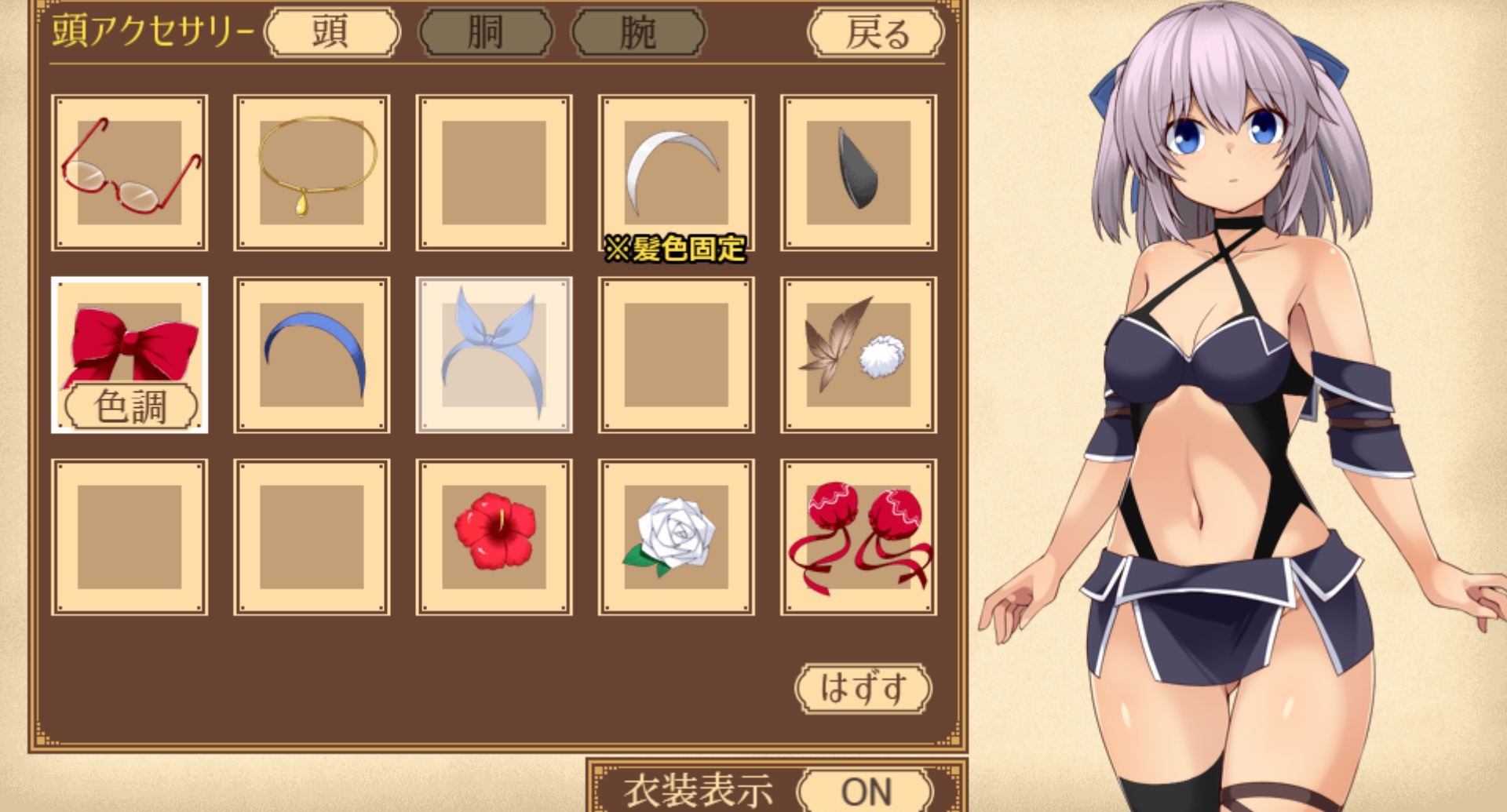Open the 胴 (body) accessory tab
The width and height of the screenshot is (1507, 812).
click(x=486, y=33)
